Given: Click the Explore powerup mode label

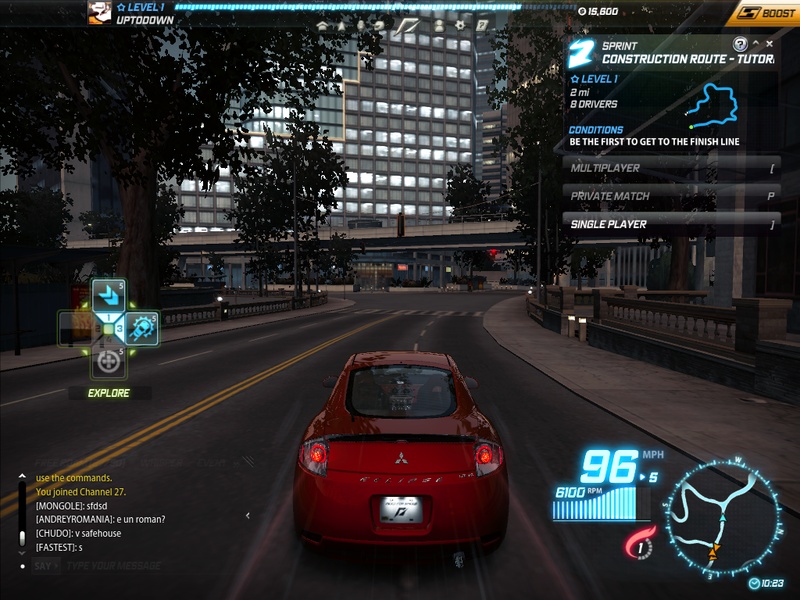Looking at the screenshot, I should click(108, 393).
